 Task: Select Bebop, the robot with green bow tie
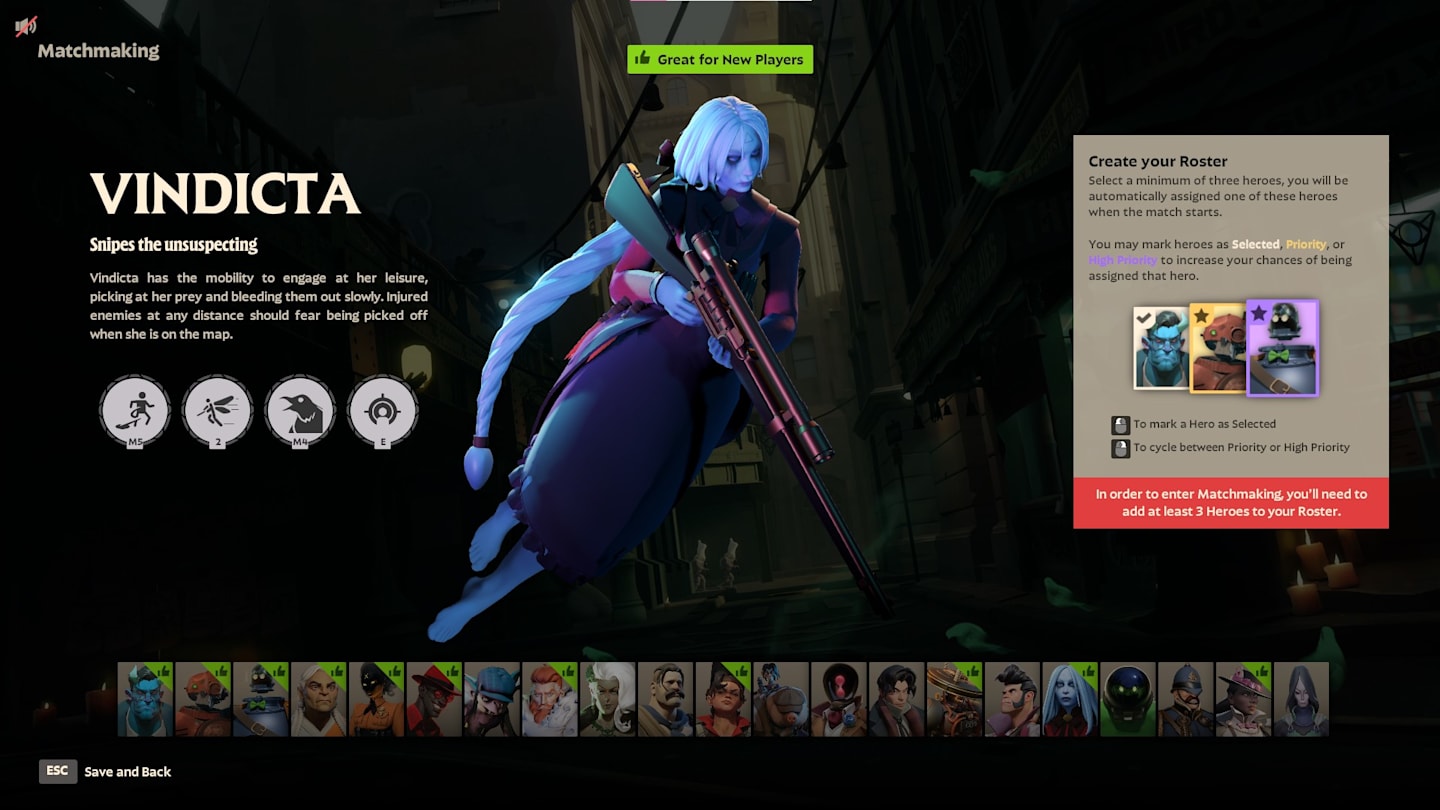(x=261, y=699)
